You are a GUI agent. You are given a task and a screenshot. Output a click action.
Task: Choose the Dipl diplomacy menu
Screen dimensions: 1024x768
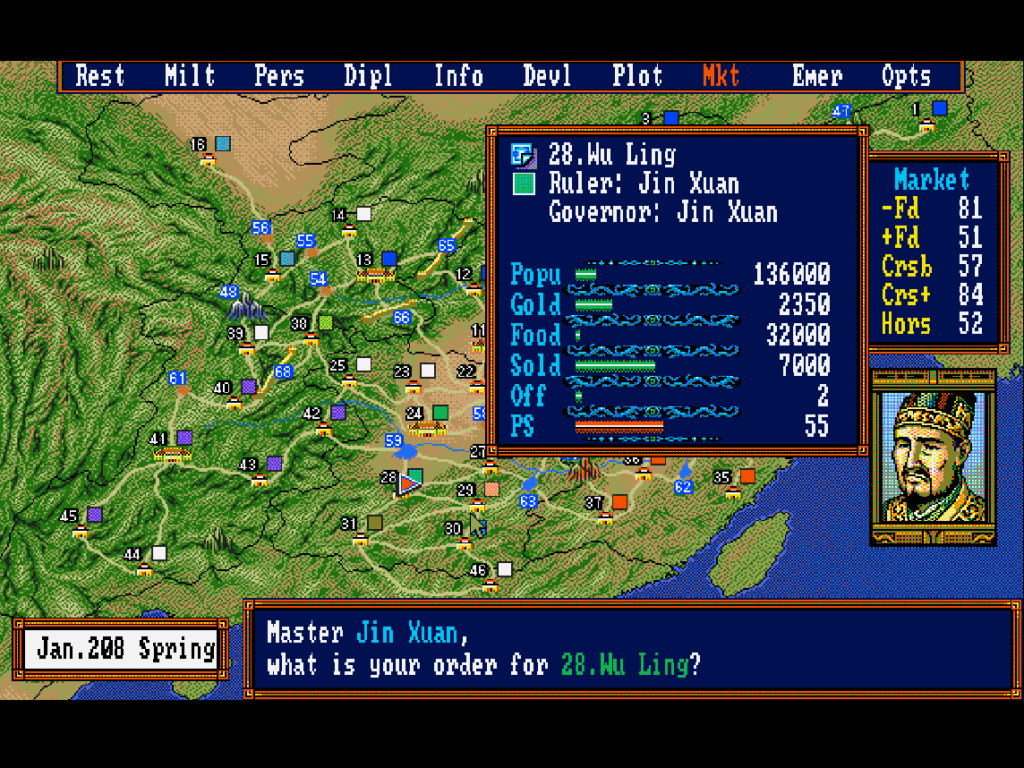[368, 76]
